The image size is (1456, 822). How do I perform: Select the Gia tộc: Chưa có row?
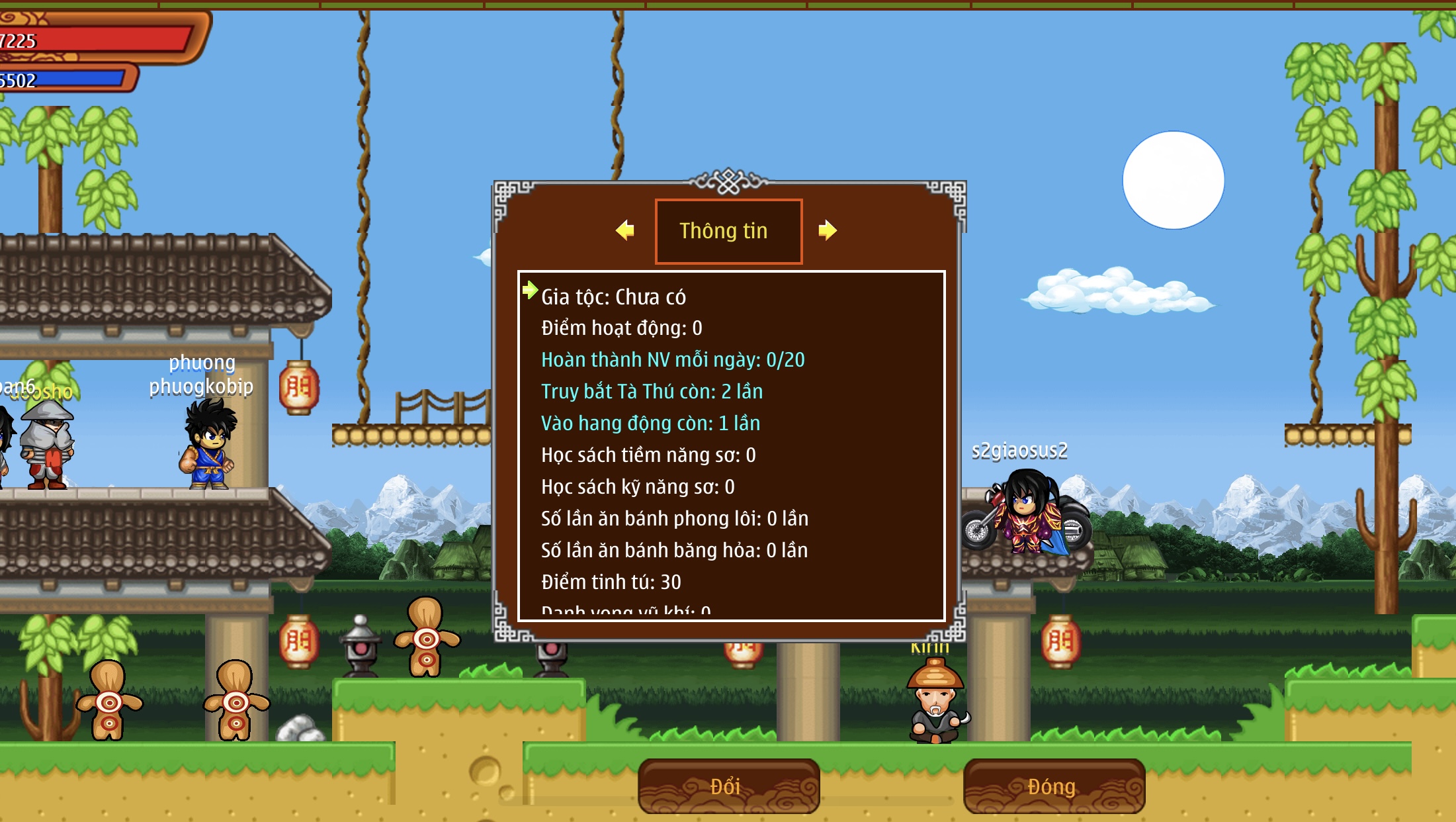(x=613, y=297)
